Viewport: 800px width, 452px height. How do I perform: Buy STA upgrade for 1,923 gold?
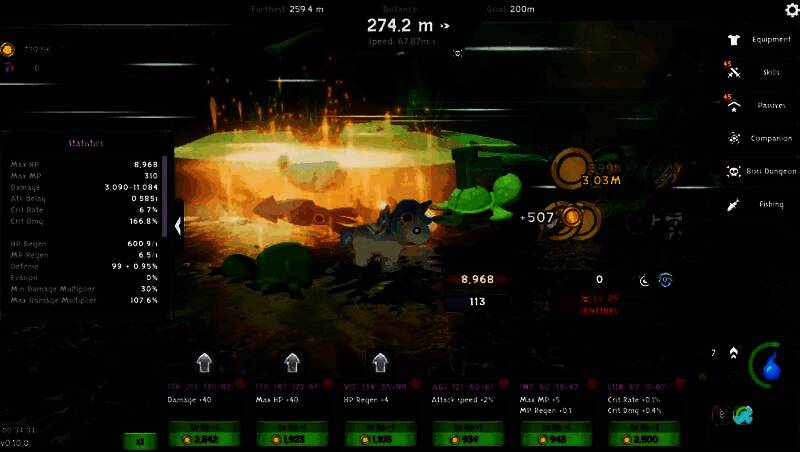tap(292, 434)
